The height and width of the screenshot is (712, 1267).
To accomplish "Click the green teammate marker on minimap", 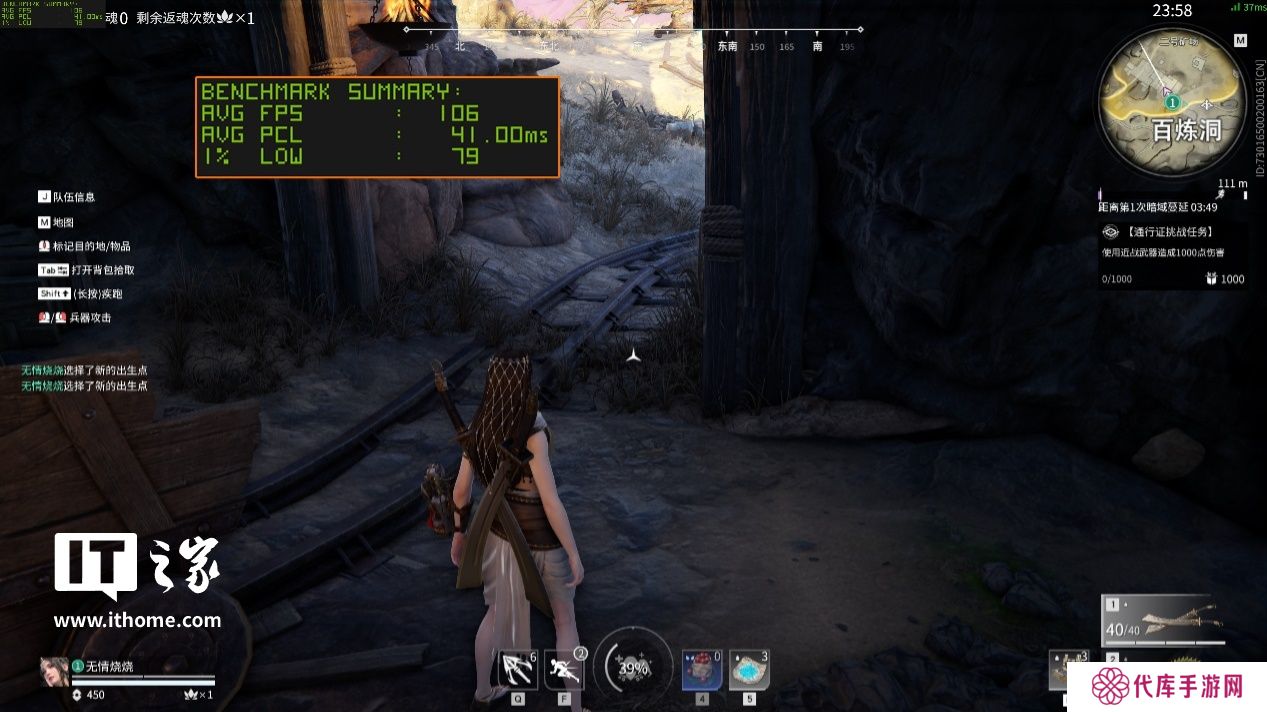I will (1172, 102).
